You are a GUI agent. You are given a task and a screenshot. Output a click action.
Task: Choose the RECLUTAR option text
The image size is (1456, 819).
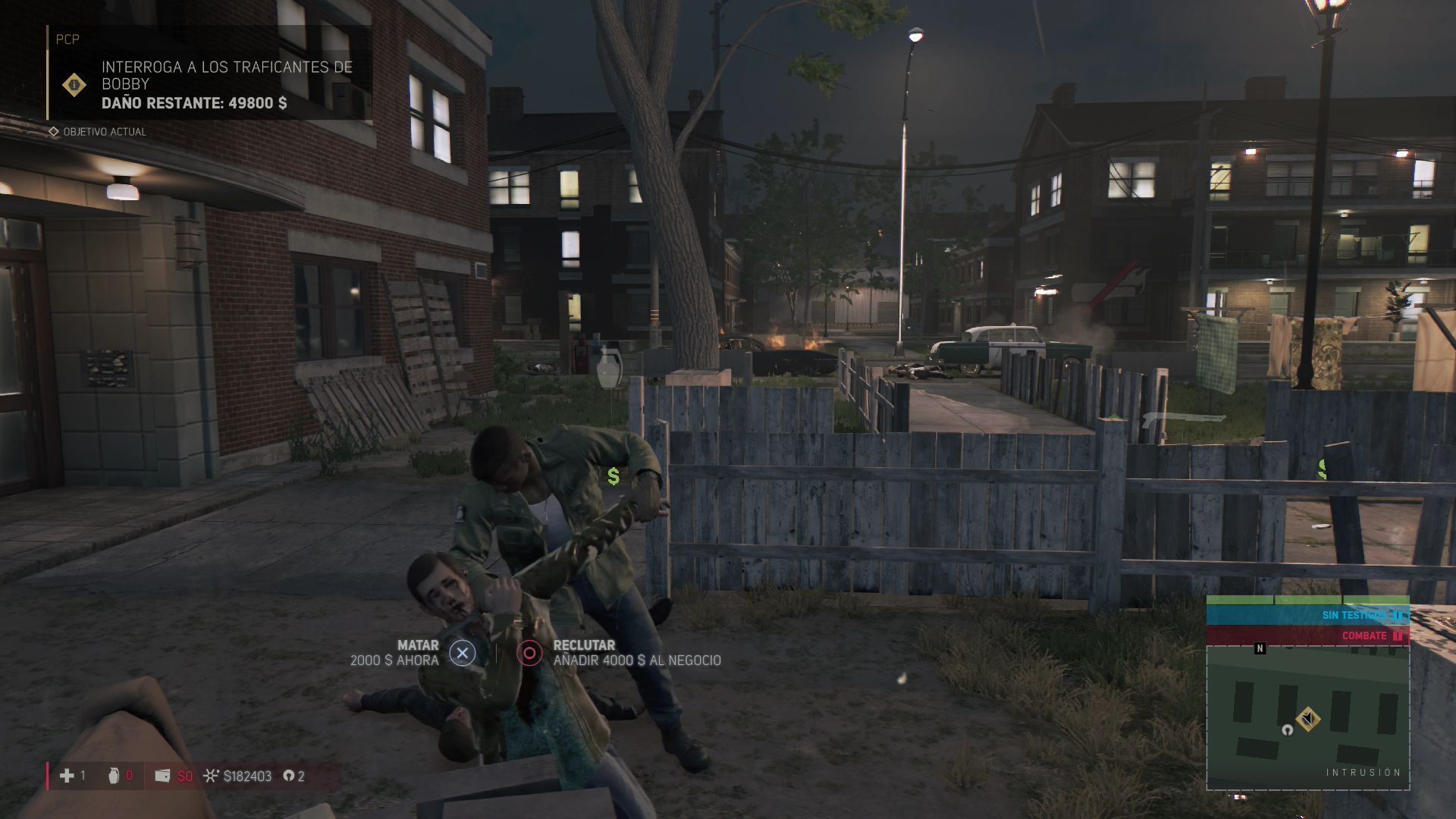pyautogui.click(x=583, y=645)
